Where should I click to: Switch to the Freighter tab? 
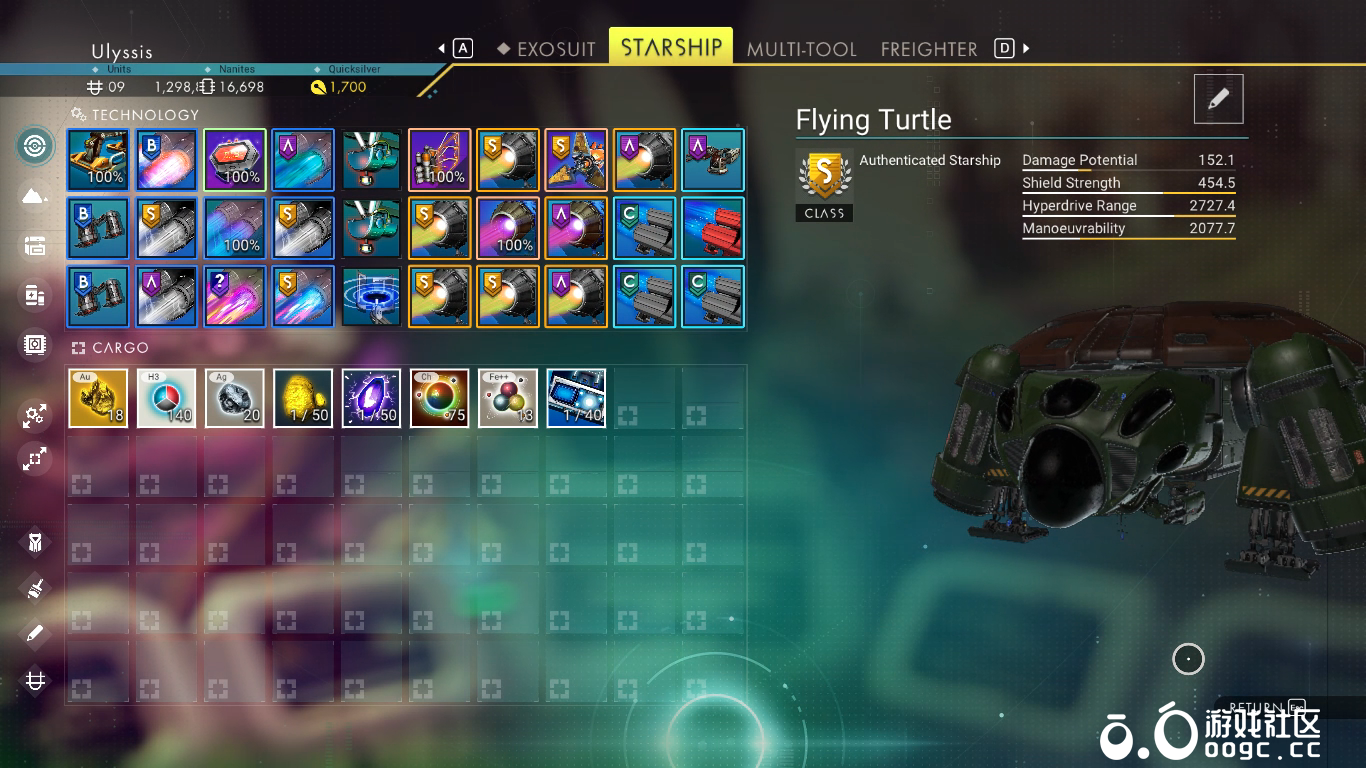coord(929,49)
